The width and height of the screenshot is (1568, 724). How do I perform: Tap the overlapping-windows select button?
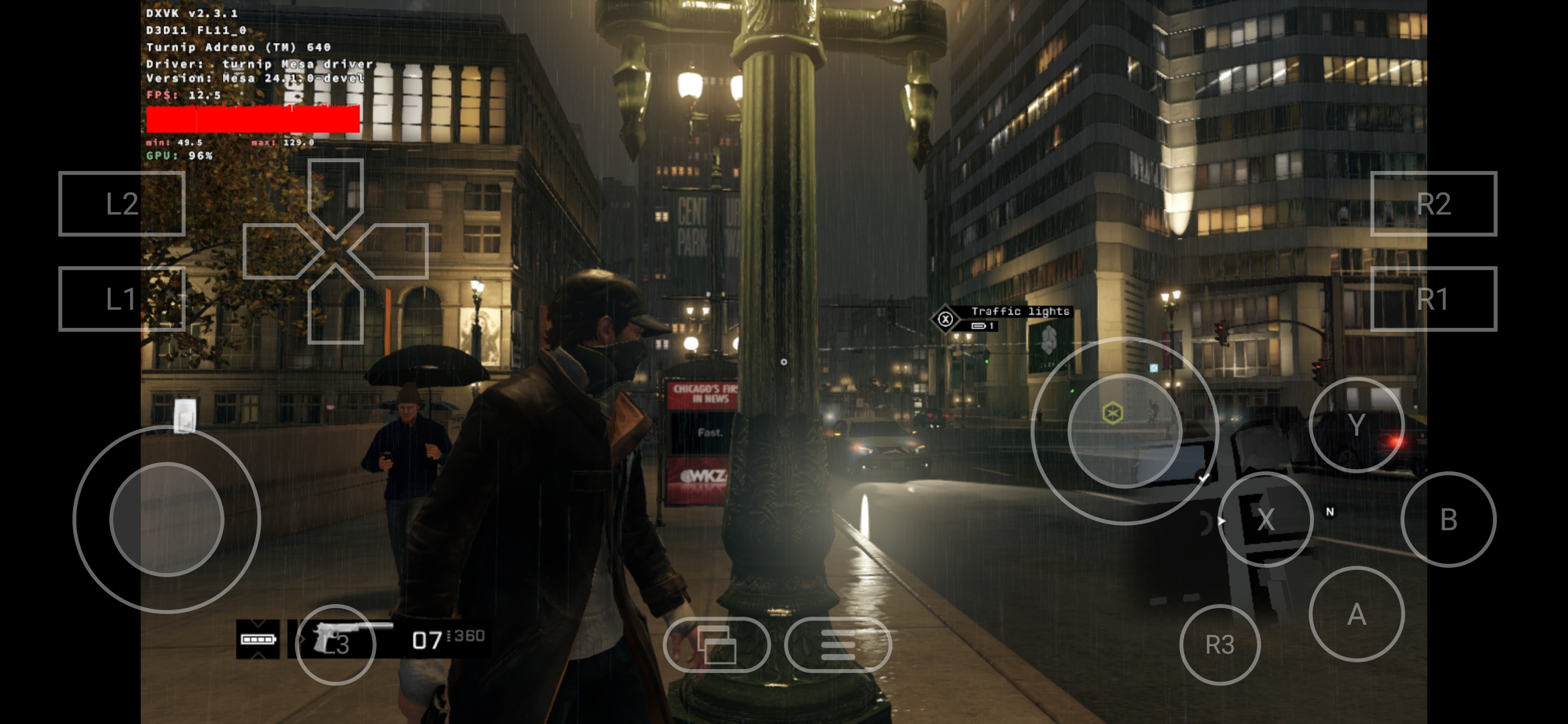[716, 645]
